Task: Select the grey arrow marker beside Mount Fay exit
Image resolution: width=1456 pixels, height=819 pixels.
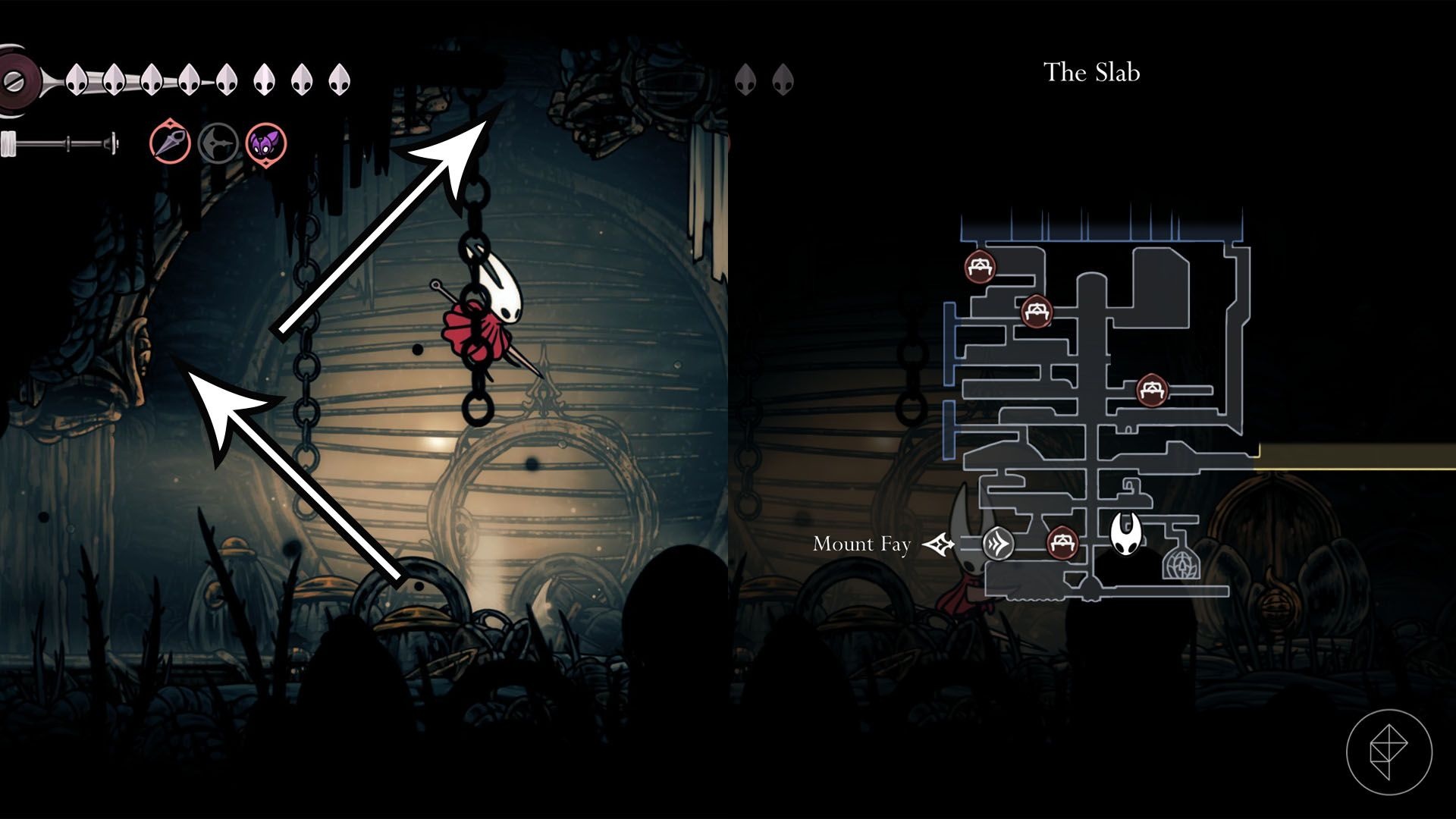Action: (x=998, y=544)
